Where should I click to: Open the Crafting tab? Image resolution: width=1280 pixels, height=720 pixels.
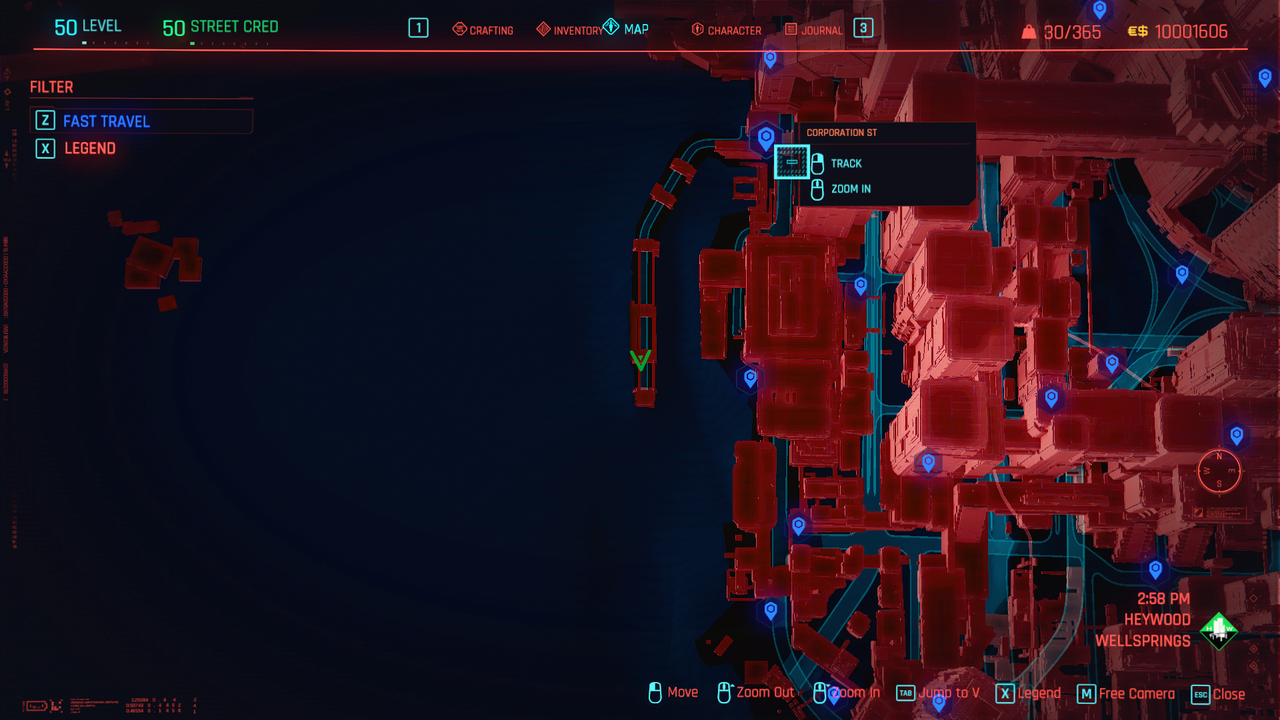[x=483, y=30]
